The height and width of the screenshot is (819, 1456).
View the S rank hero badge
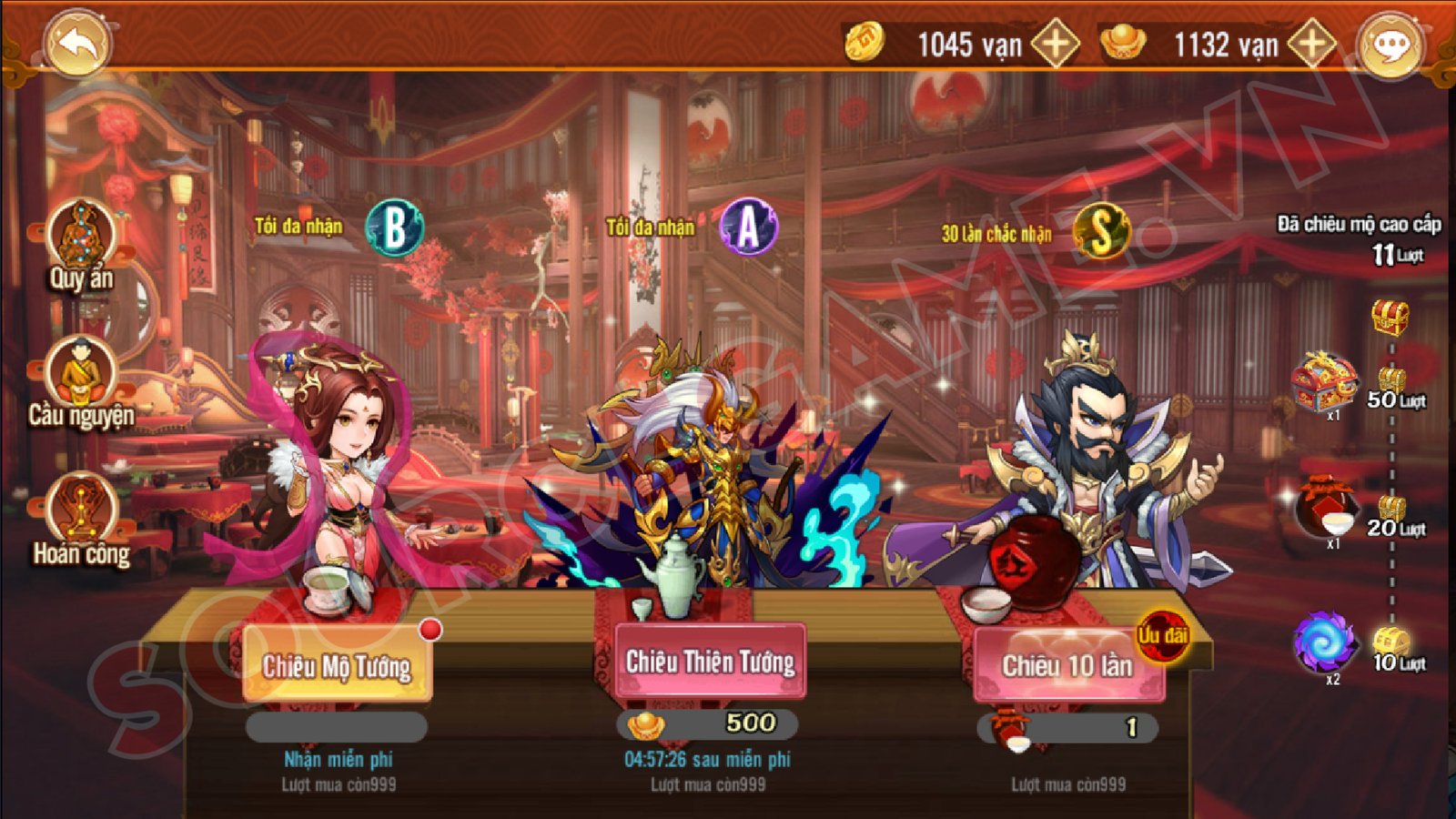1101,231
